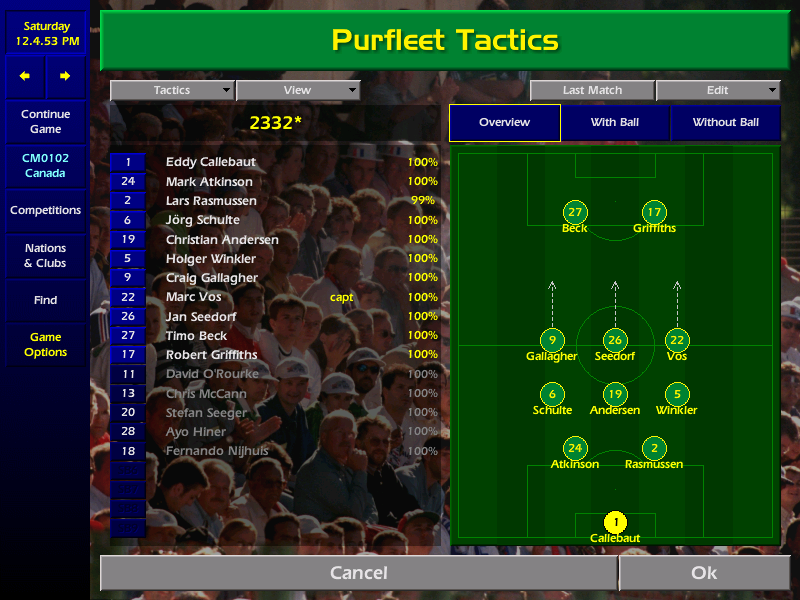Image resolution: width=800 pixels, height=600 pixels.
Task: Open Nations & Clubs
Action: click(45, 256)
